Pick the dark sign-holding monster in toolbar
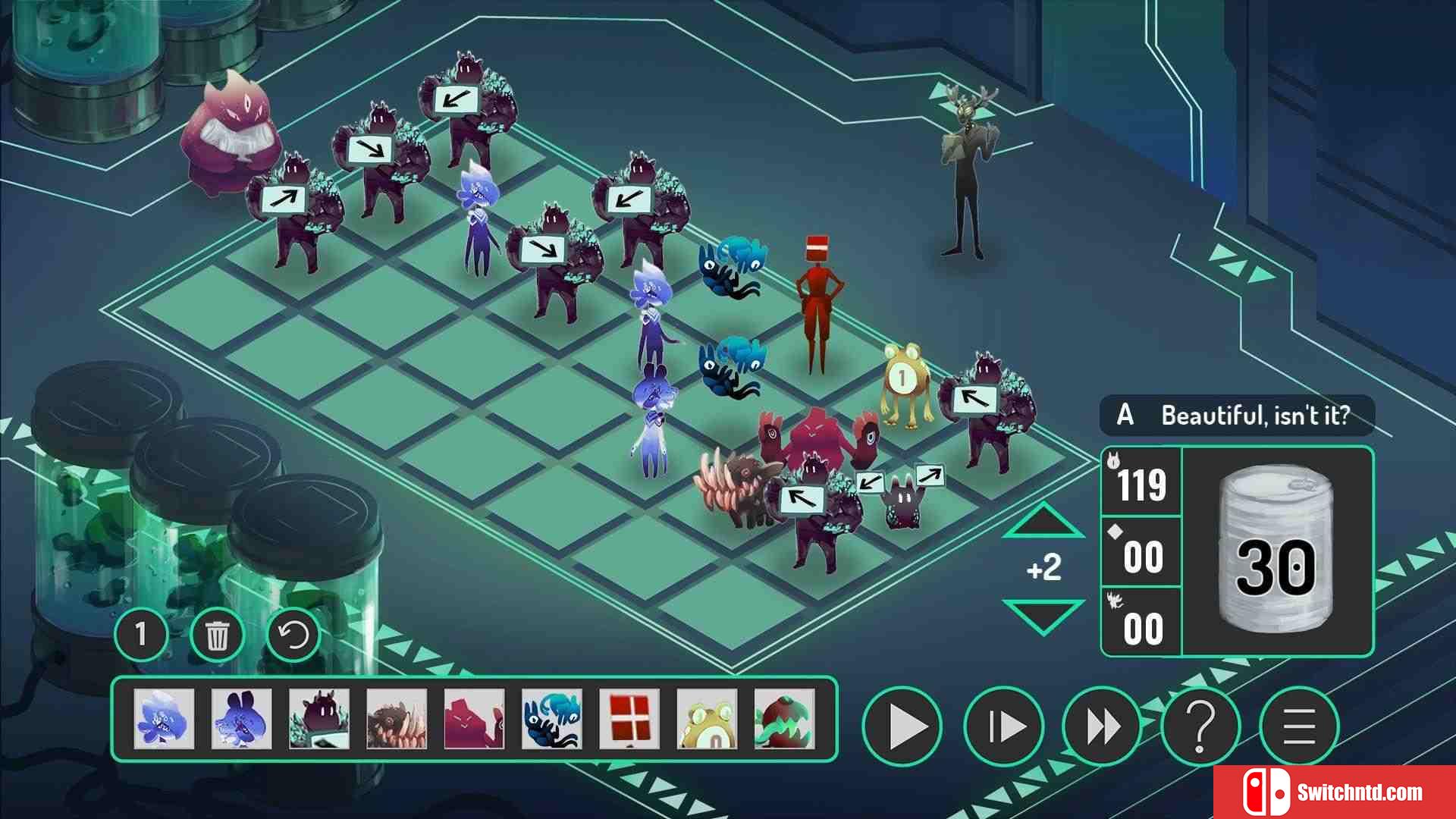 coord(319,718)
